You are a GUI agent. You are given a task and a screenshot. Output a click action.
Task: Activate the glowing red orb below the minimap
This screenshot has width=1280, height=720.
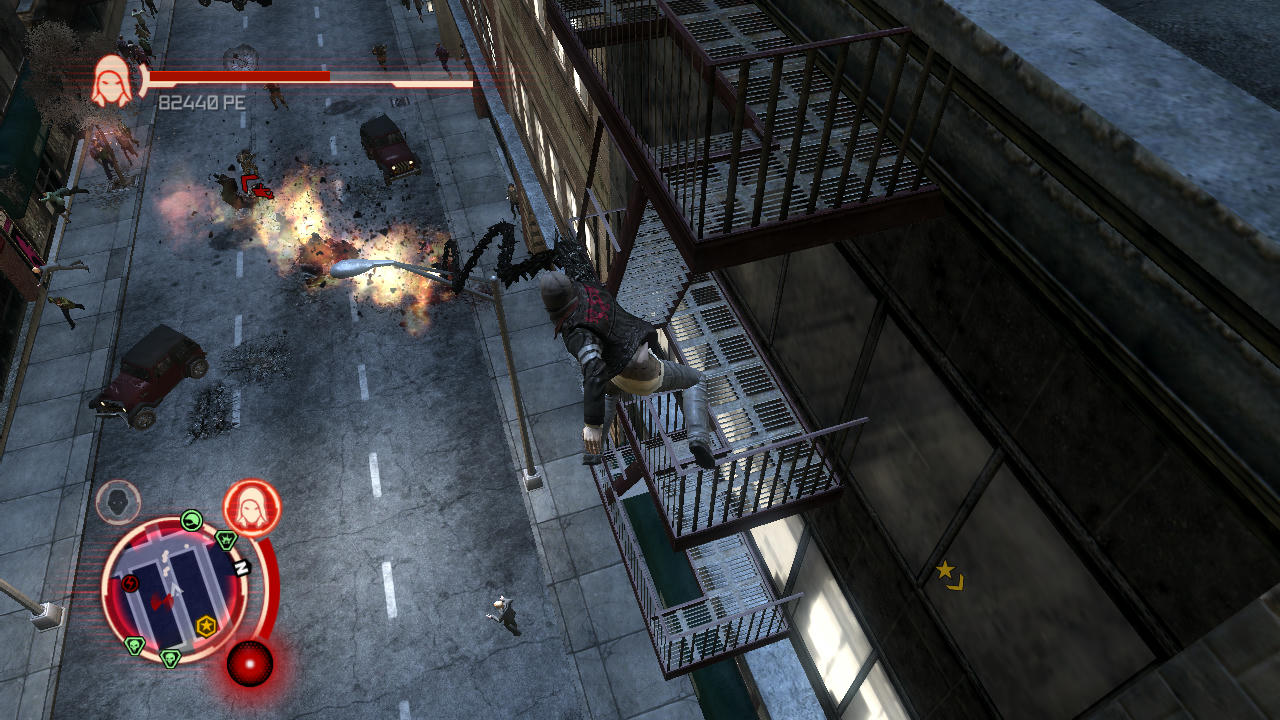[x=249, y=663]
